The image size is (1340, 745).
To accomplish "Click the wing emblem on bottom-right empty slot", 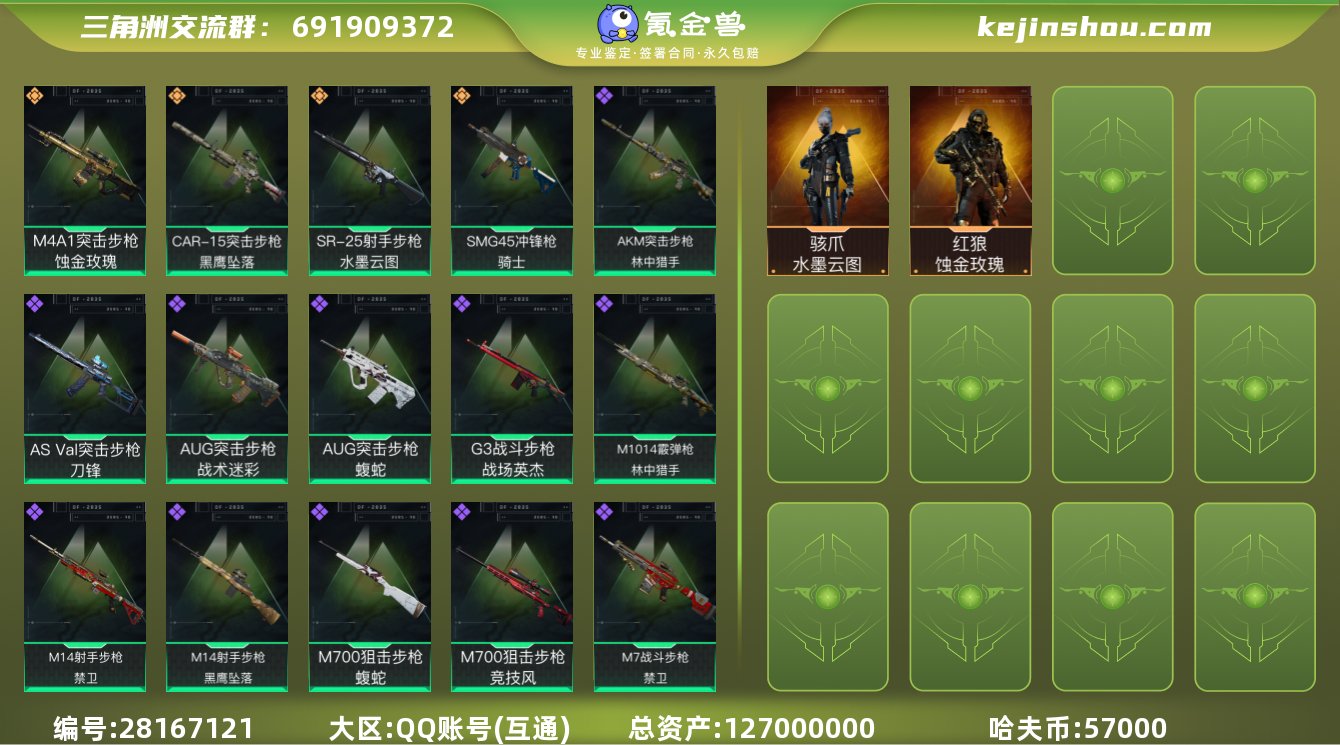I will click(1254, 595).
